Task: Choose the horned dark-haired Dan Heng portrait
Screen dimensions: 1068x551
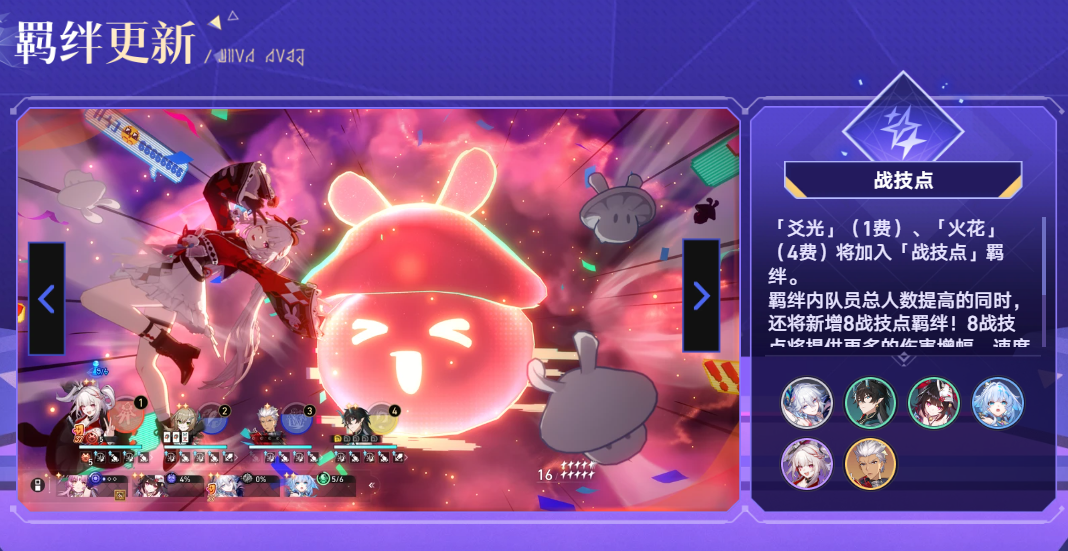Action: coord(870,402)
